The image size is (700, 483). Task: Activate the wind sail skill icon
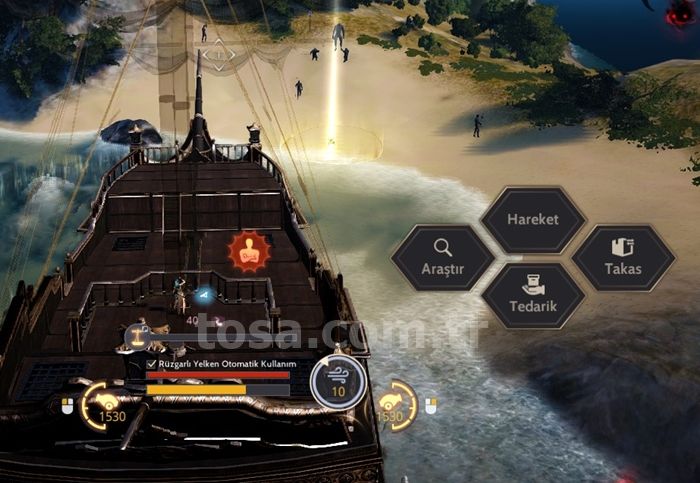pyautogui.click(x=337, y=381)
